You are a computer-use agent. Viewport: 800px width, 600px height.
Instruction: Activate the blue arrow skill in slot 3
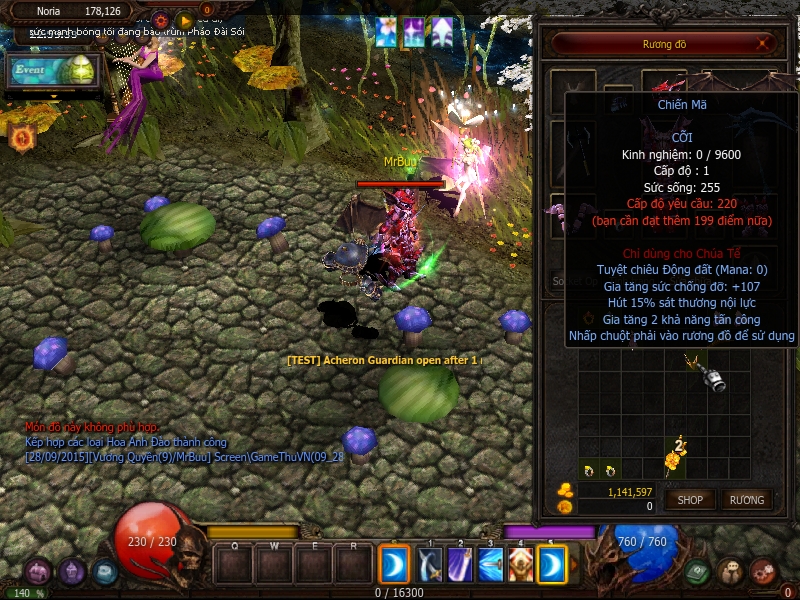pos(490,565)
